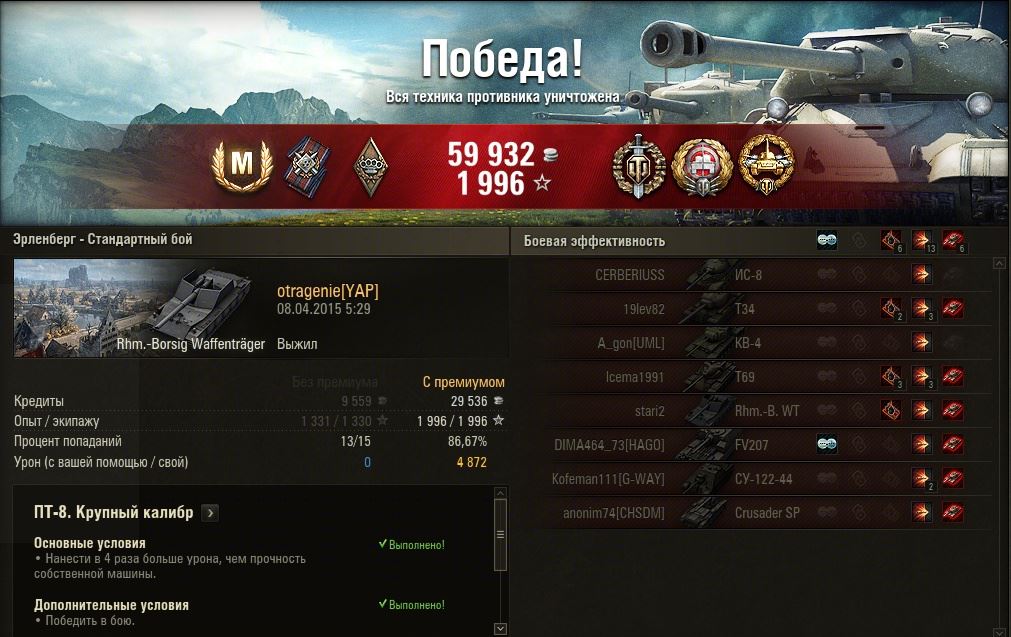Click the spotted-enemies header icon in Боевая эффективность

coord(827,240)
